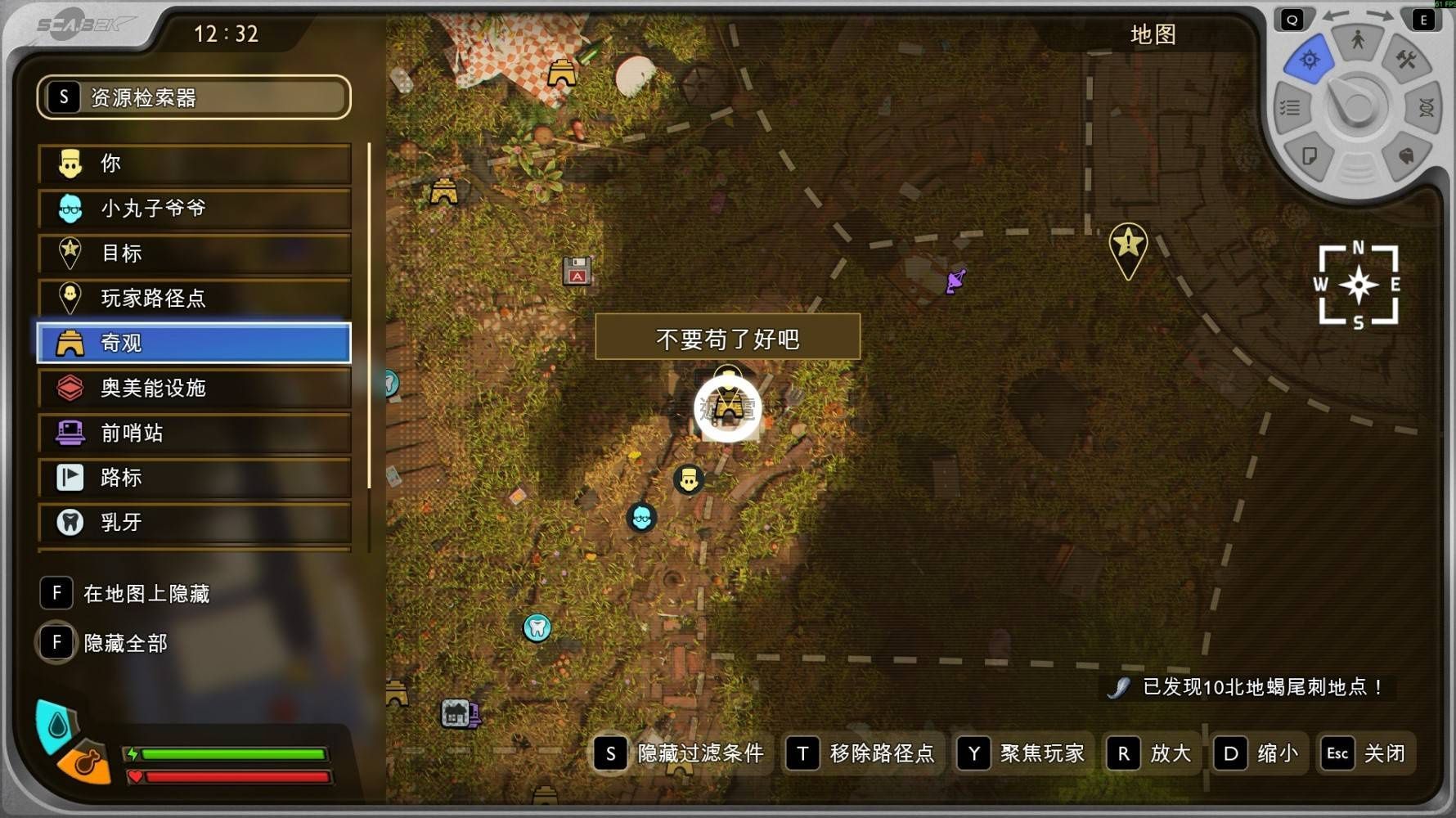Choose the 目标 objective filter
This screenshot has width=1456, height=818.
pos(194,254)
